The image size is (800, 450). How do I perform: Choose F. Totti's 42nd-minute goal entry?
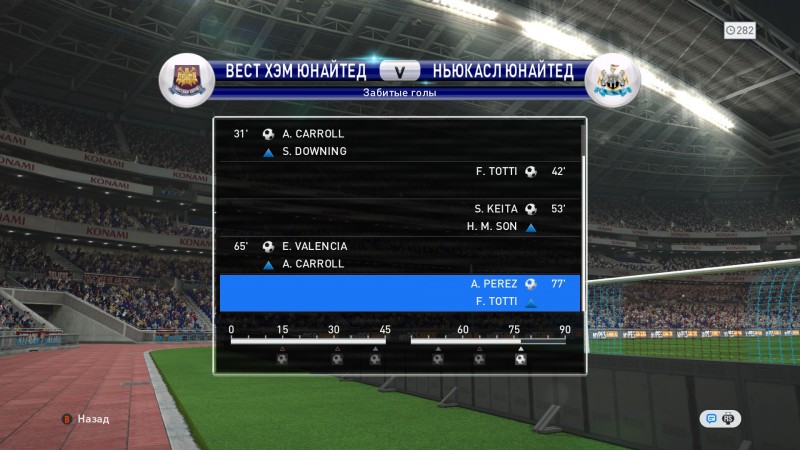[400, 171]
